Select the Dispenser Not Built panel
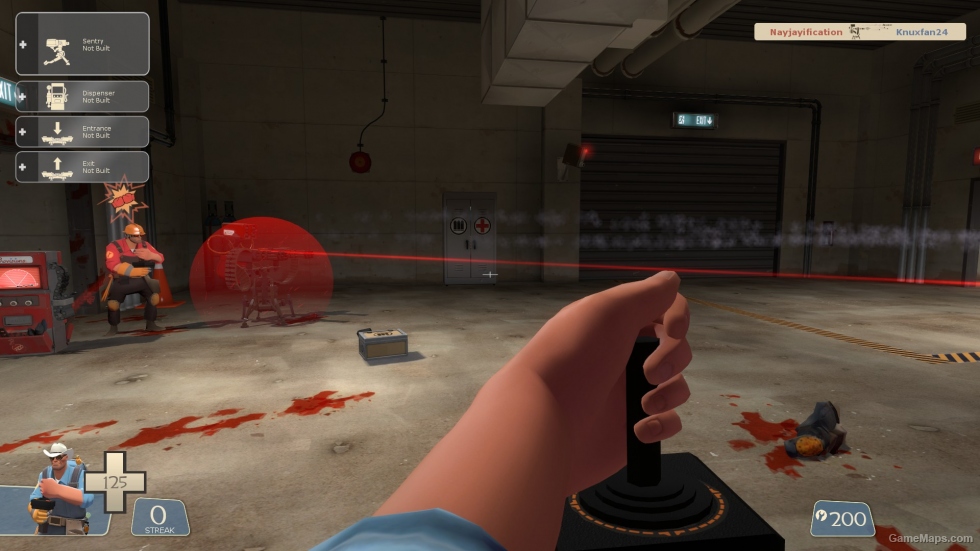This screenshot has height=551, width=980. (82, 96)
